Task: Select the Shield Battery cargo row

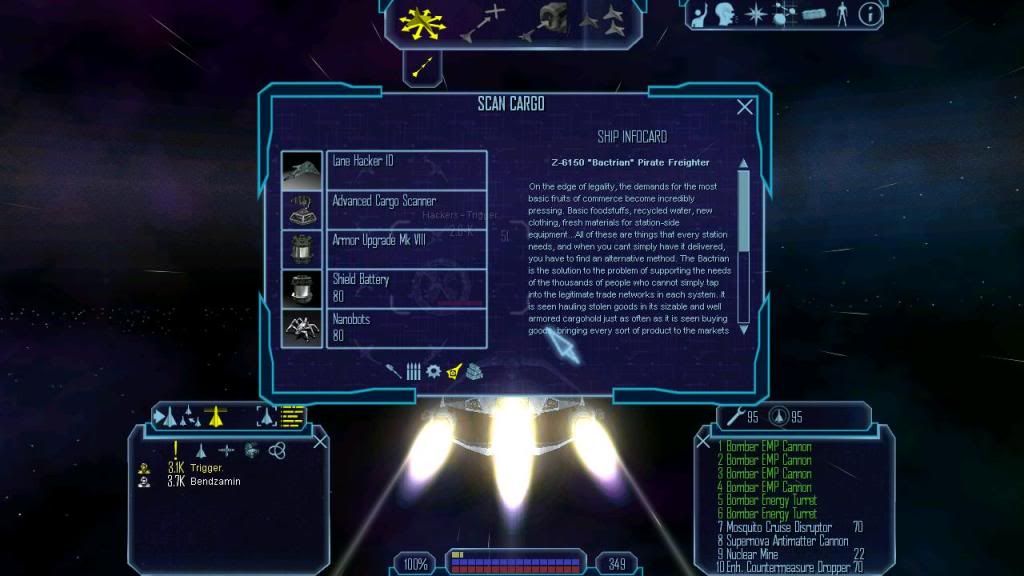Action: click(406, 288)
